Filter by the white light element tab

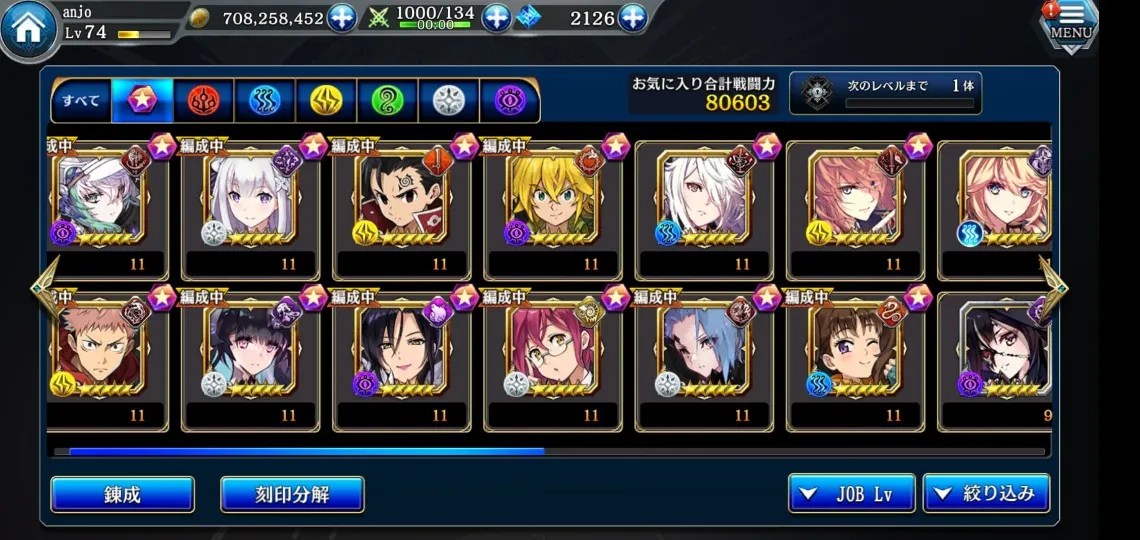[x=448, y=100]
